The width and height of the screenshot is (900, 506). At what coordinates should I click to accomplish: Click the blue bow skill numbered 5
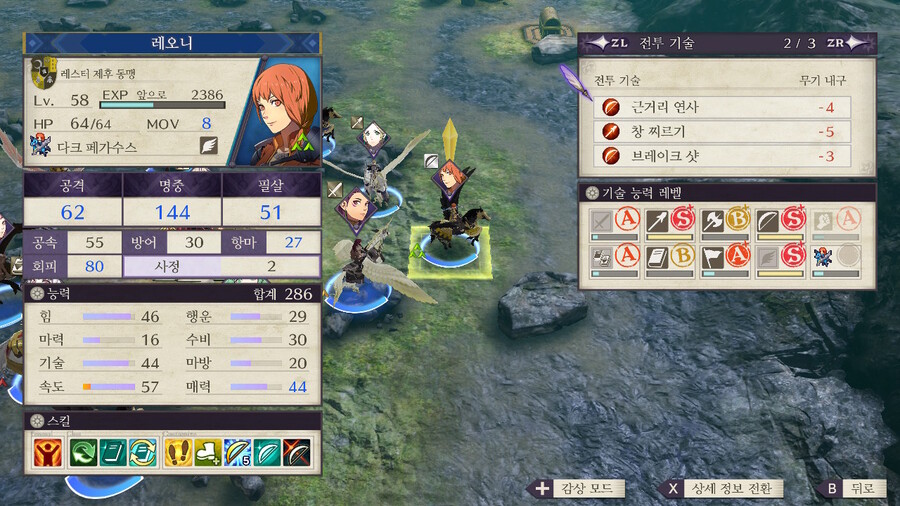click(x=238, y=452)
